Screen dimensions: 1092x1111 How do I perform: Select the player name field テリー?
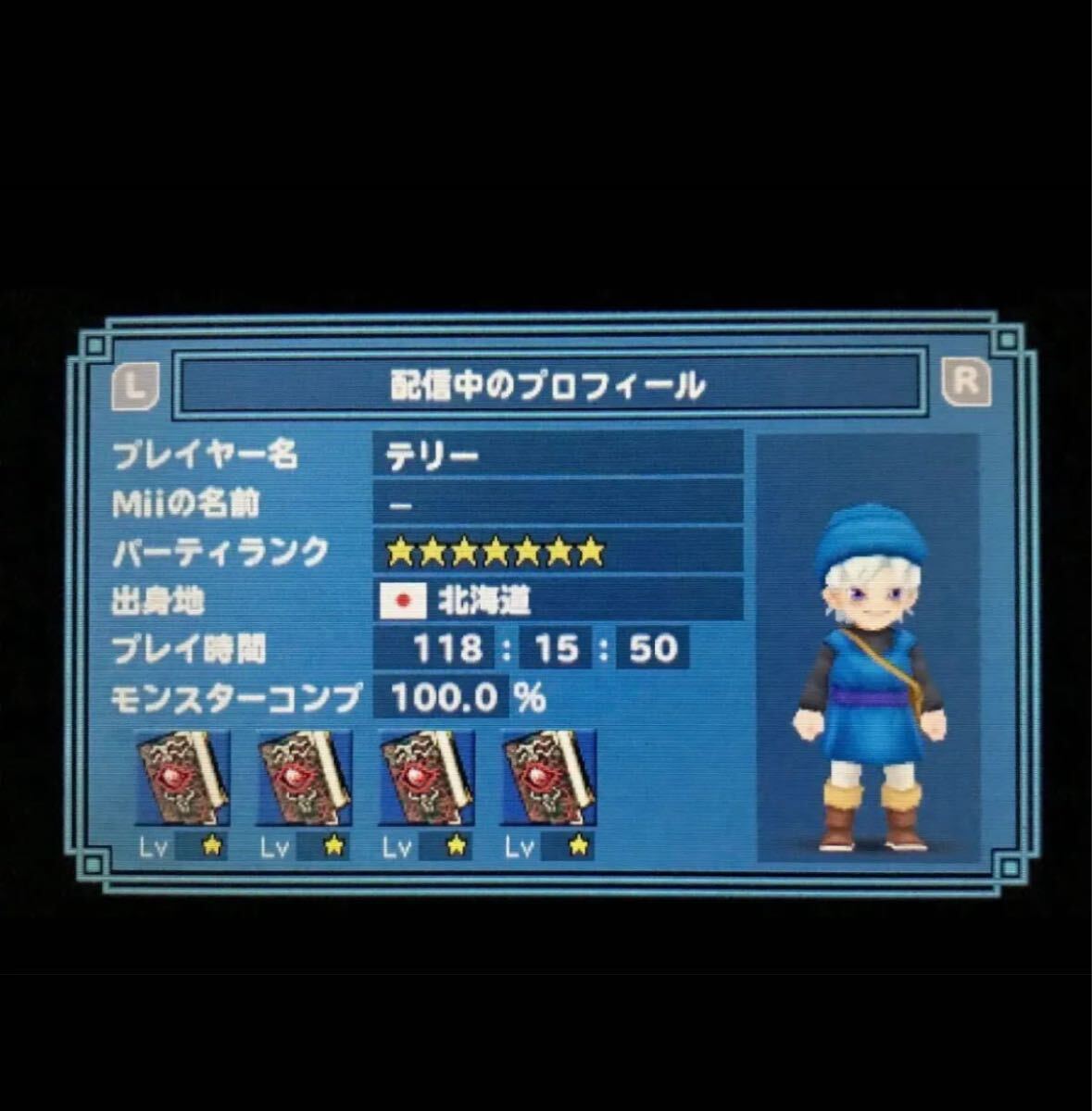click(x=557, y=456)
